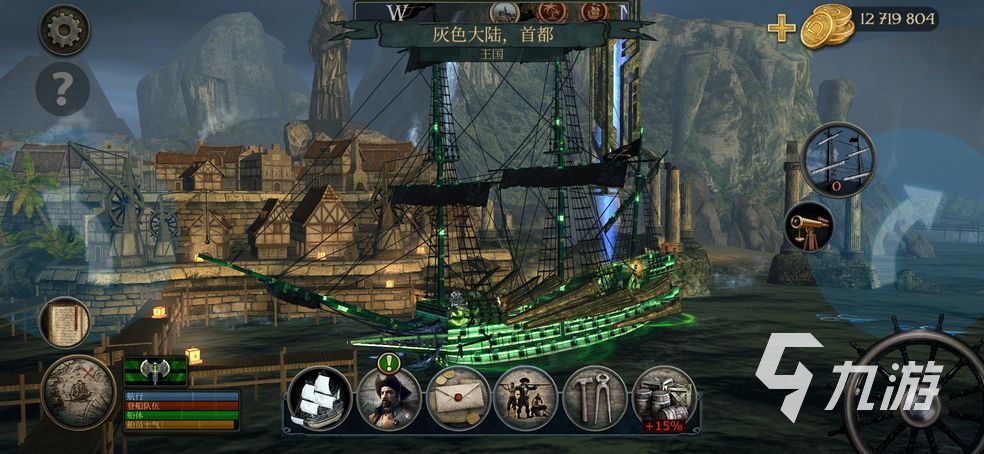
Task: Activate the brass spyglass telescope
Action: [810, 226]
